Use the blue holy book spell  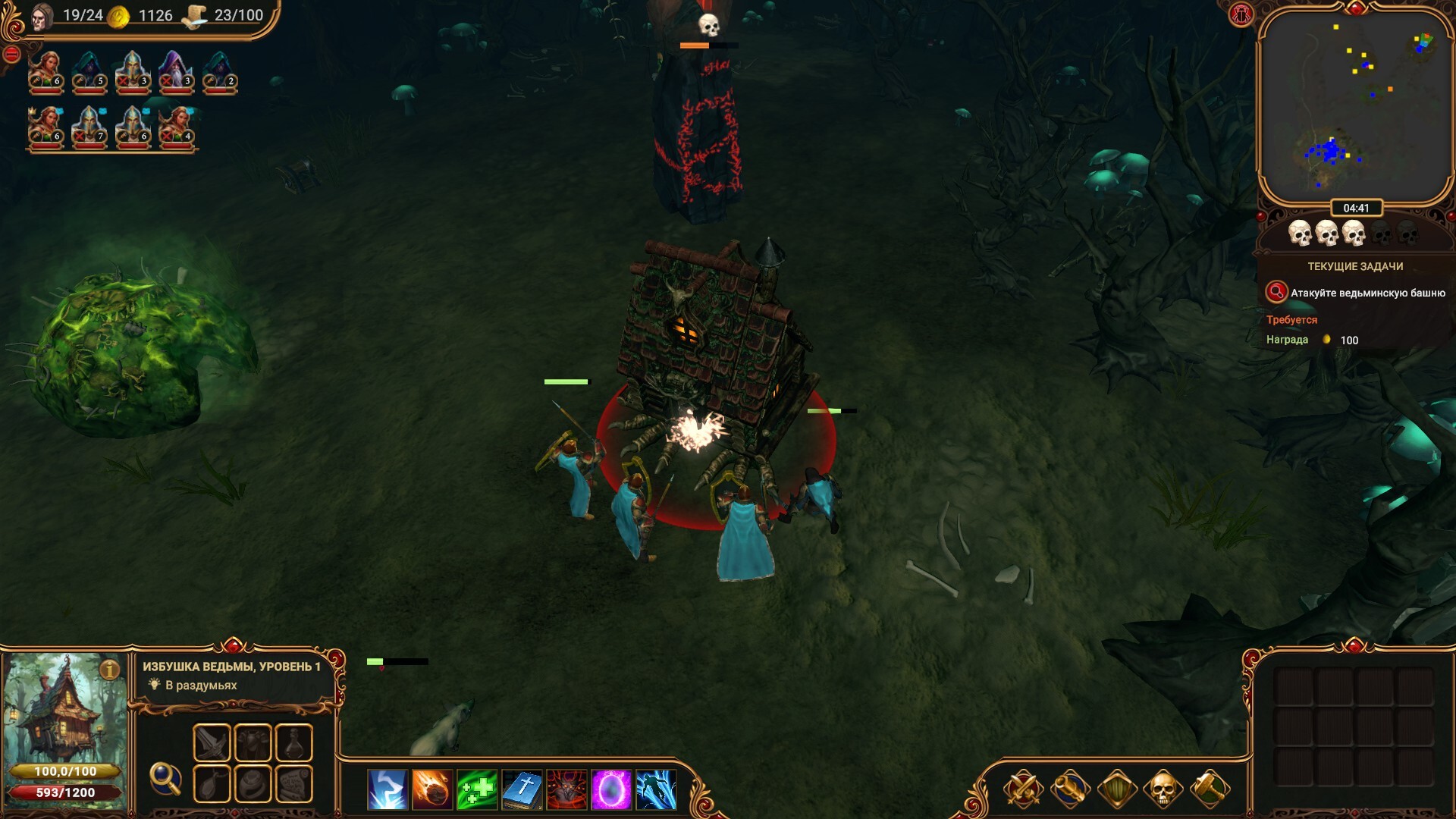522,789
